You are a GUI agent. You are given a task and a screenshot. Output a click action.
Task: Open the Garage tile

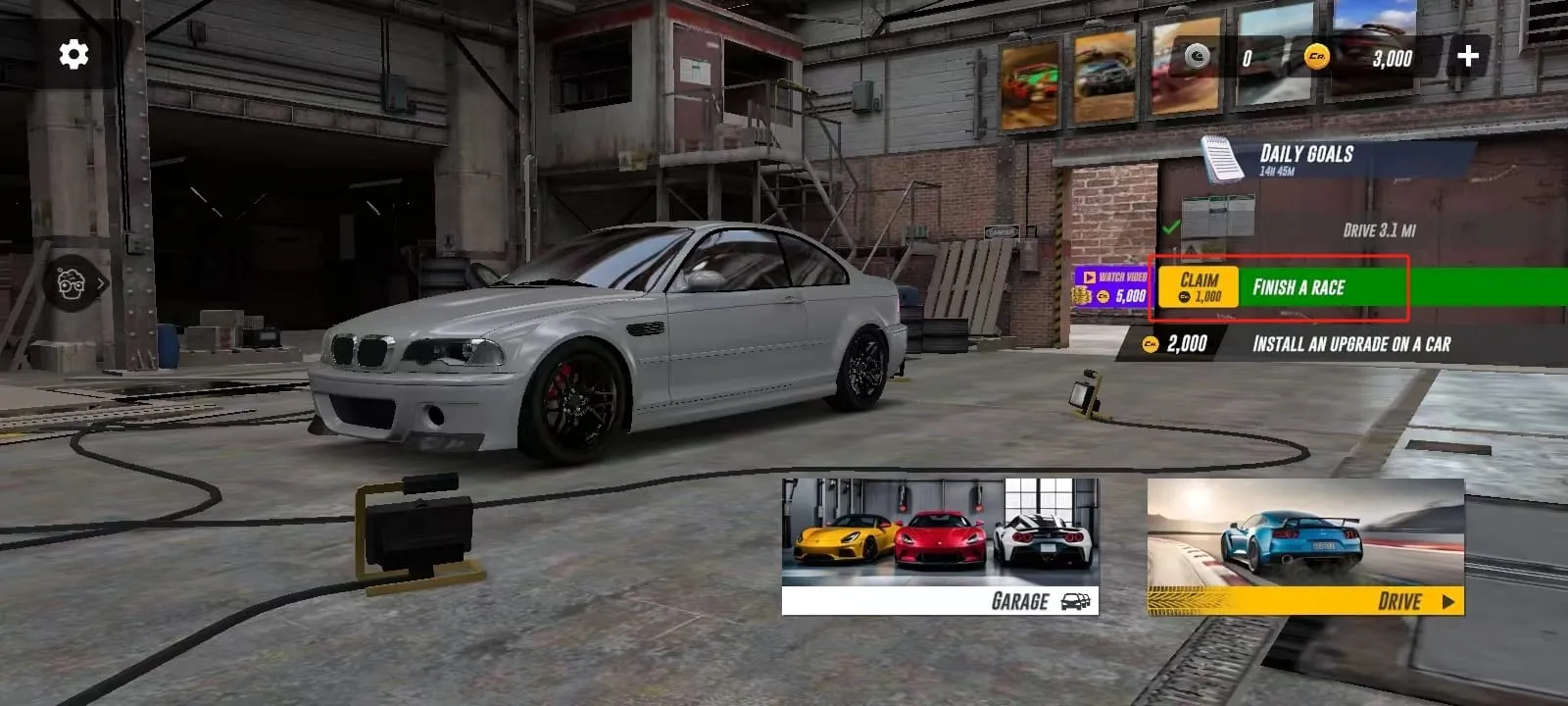940,546
